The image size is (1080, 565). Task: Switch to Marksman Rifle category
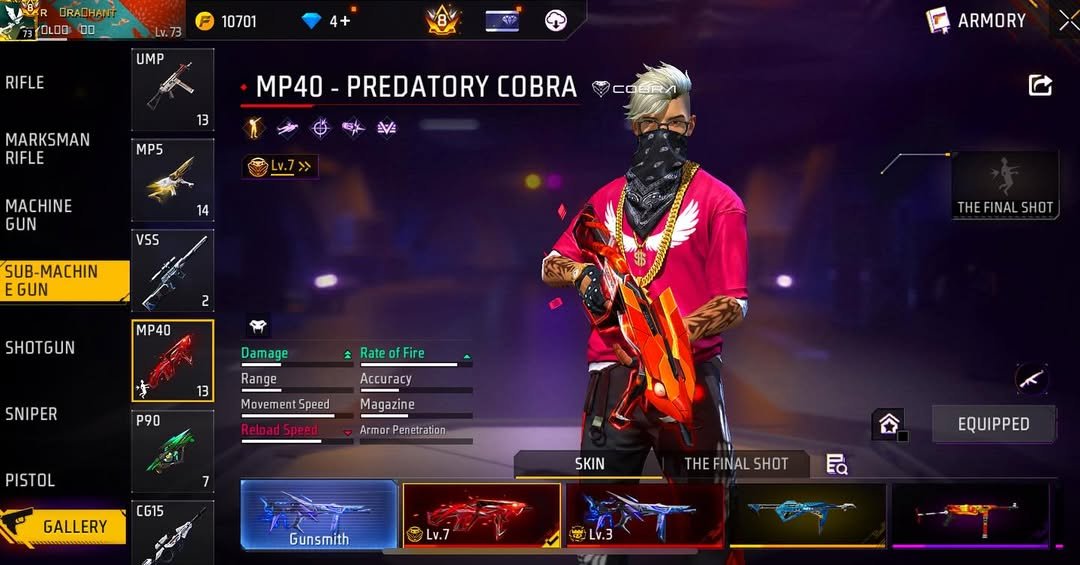(47, 149)
